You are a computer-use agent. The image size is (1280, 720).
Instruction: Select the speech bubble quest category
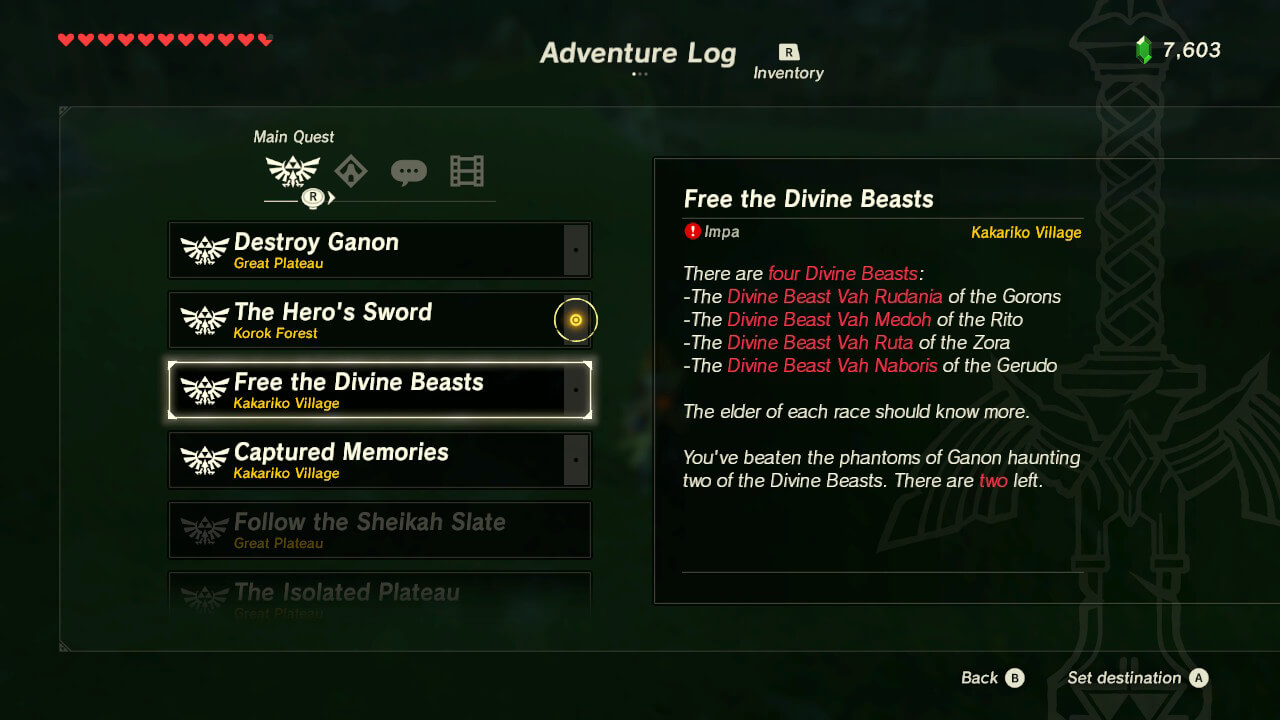tap(410, 170)
